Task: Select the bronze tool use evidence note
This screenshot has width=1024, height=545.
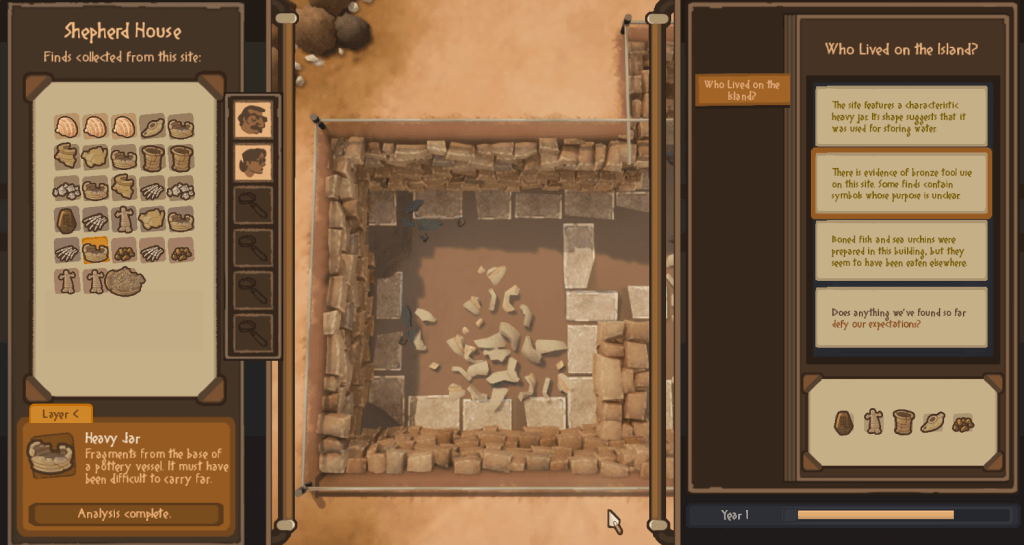Action: pyautogui.click(x=901, y=183)
